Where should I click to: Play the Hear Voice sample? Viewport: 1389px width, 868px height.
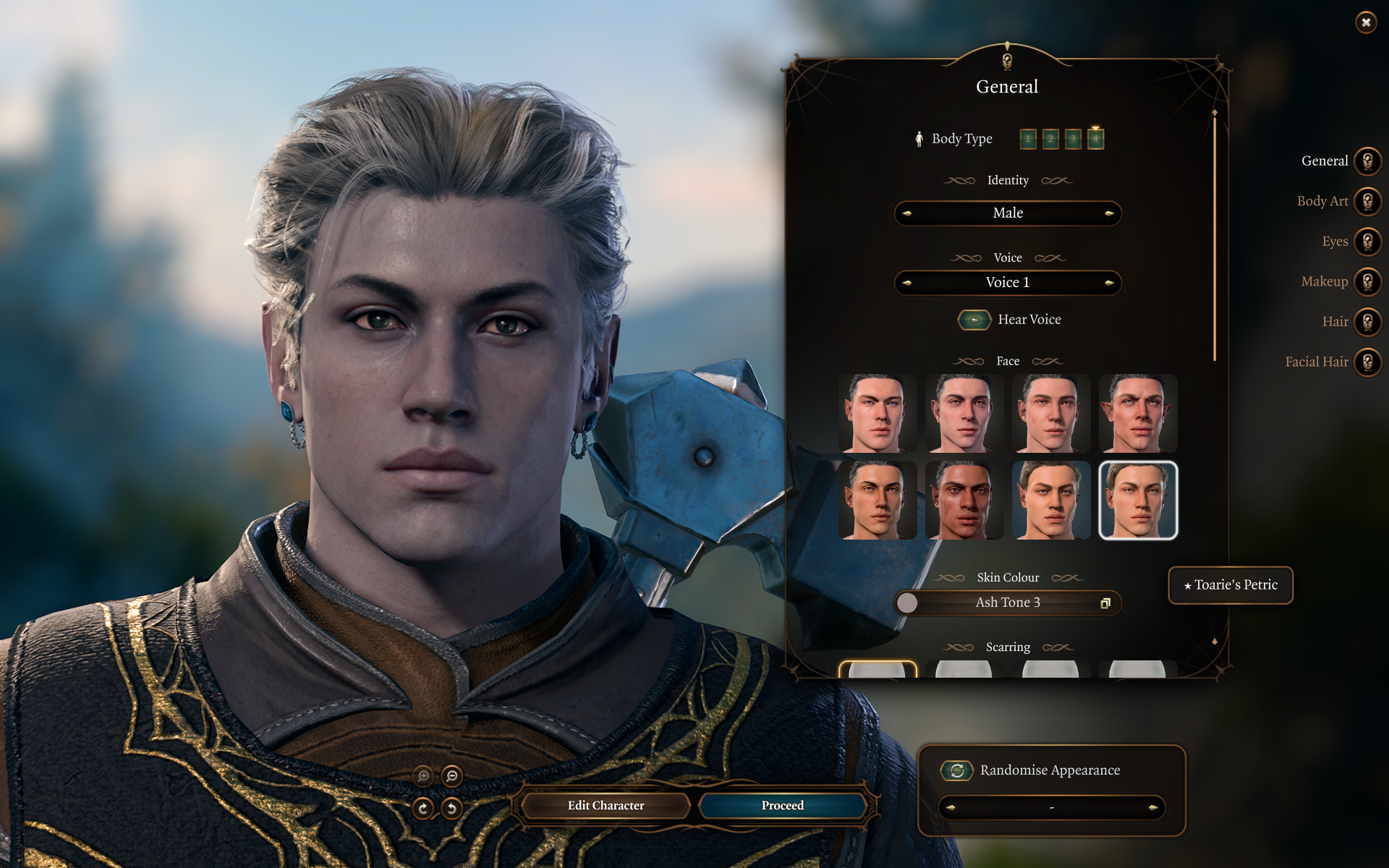coord(974,320)
